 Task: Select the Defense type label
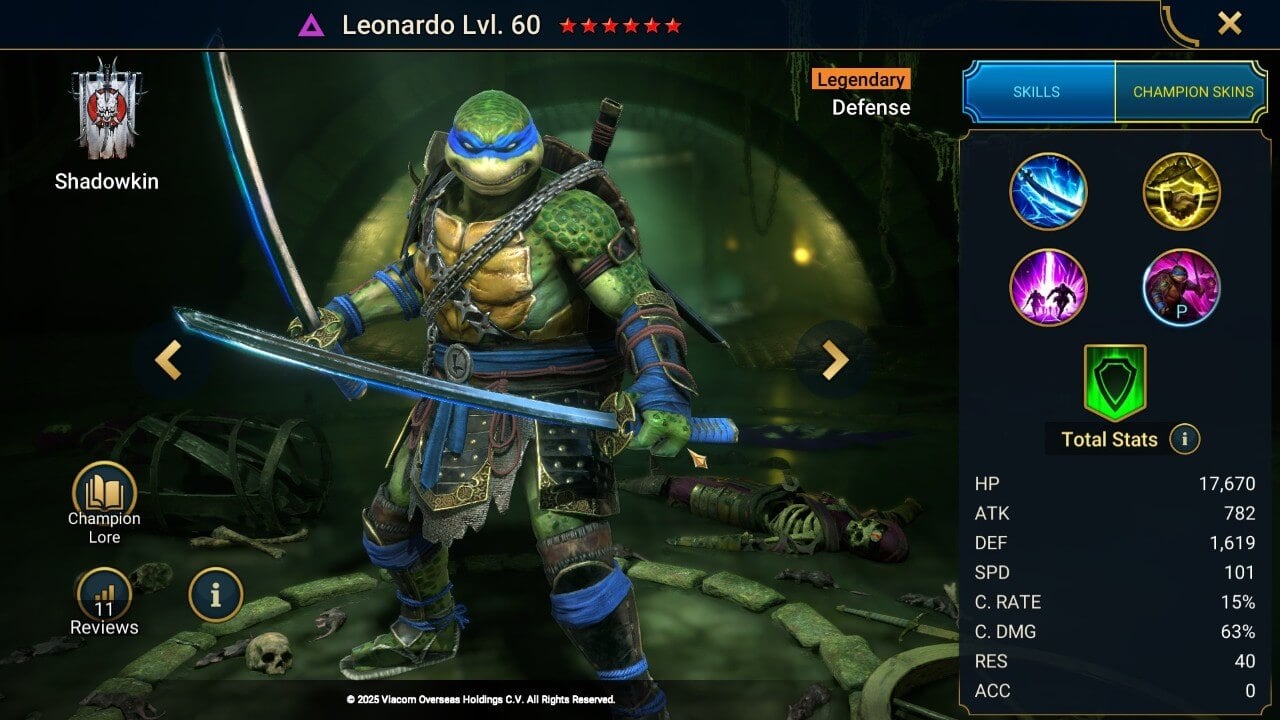coord(870,107)
